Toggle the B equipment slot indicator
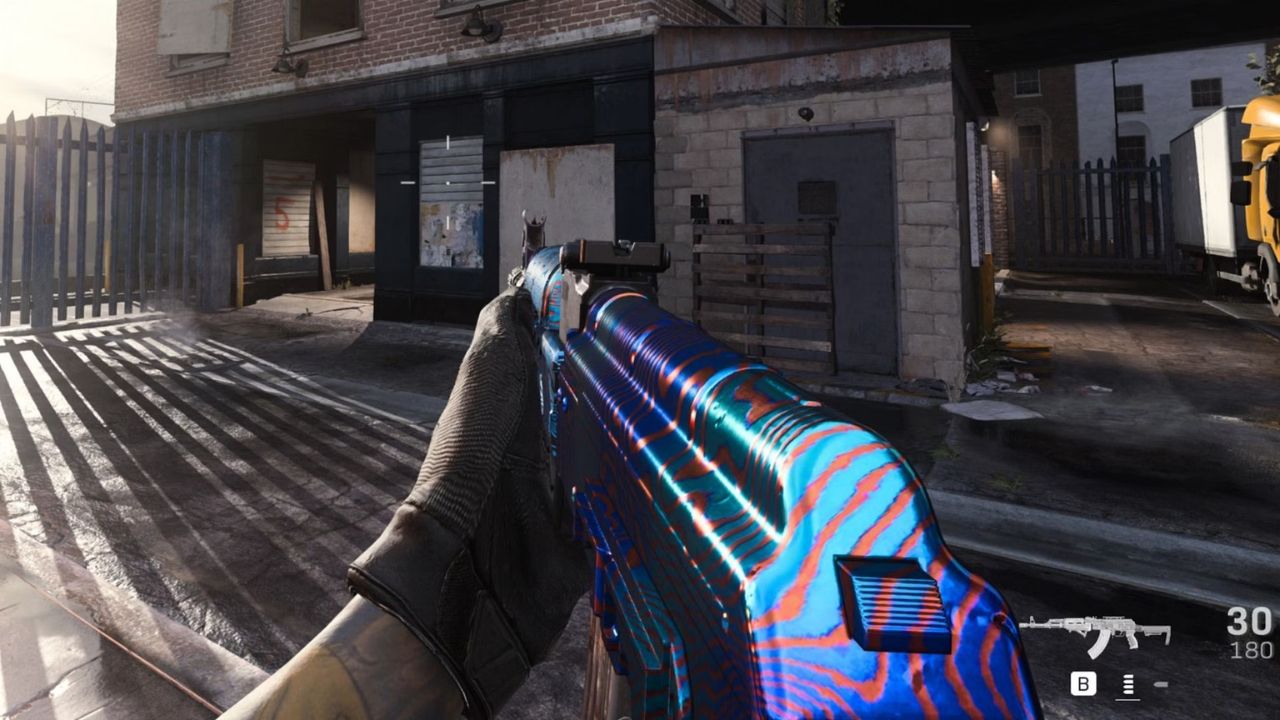 point(1082,683)
